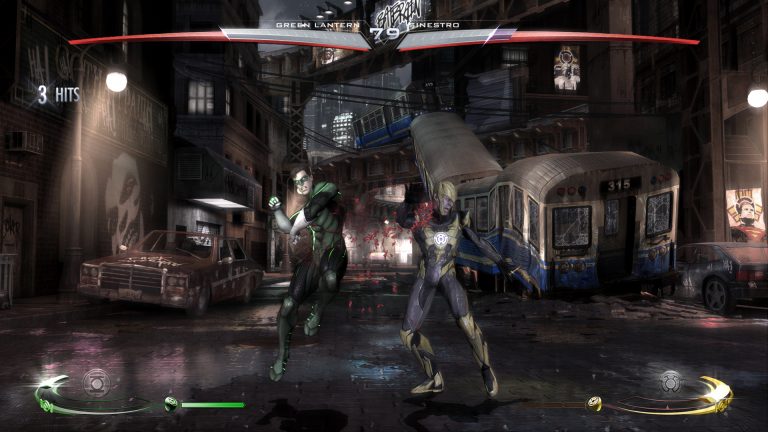Select Sinestro's yellow ring trait emblem
768x432 pixels.
[670, 381]
